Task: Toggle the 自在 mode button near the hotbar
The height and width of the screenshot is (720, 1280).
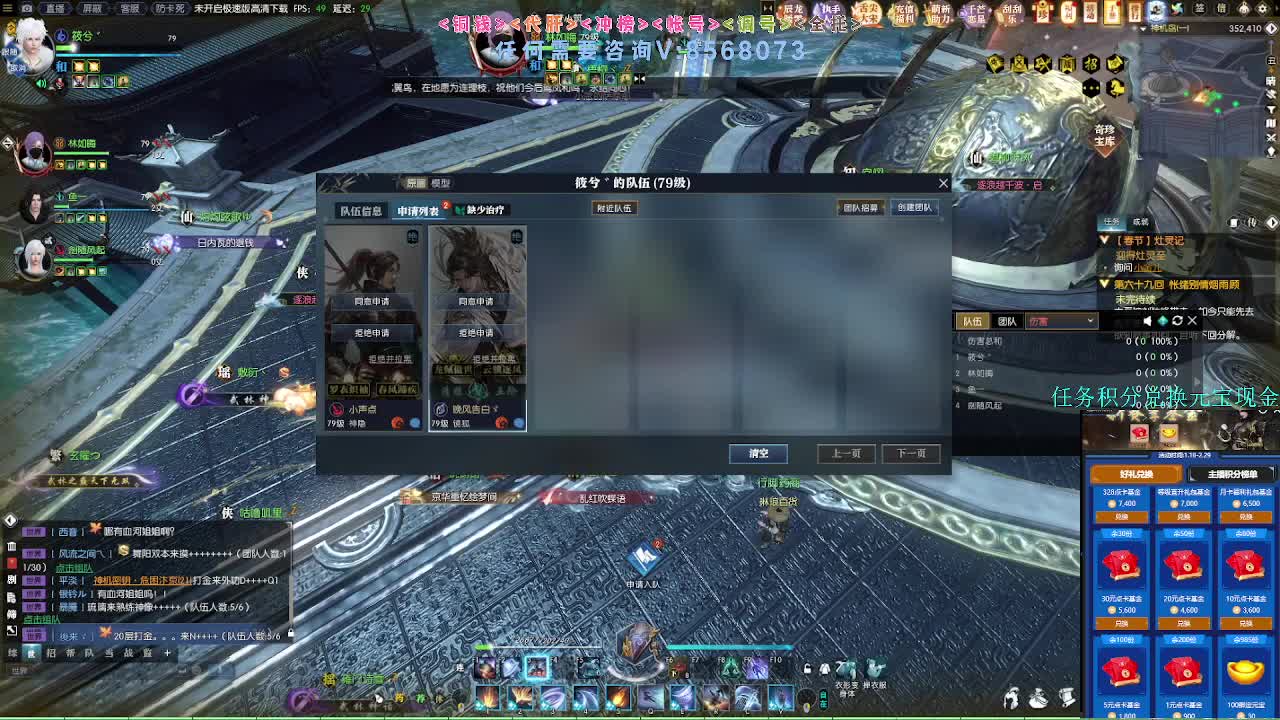Action: click(x=824, y=699)
